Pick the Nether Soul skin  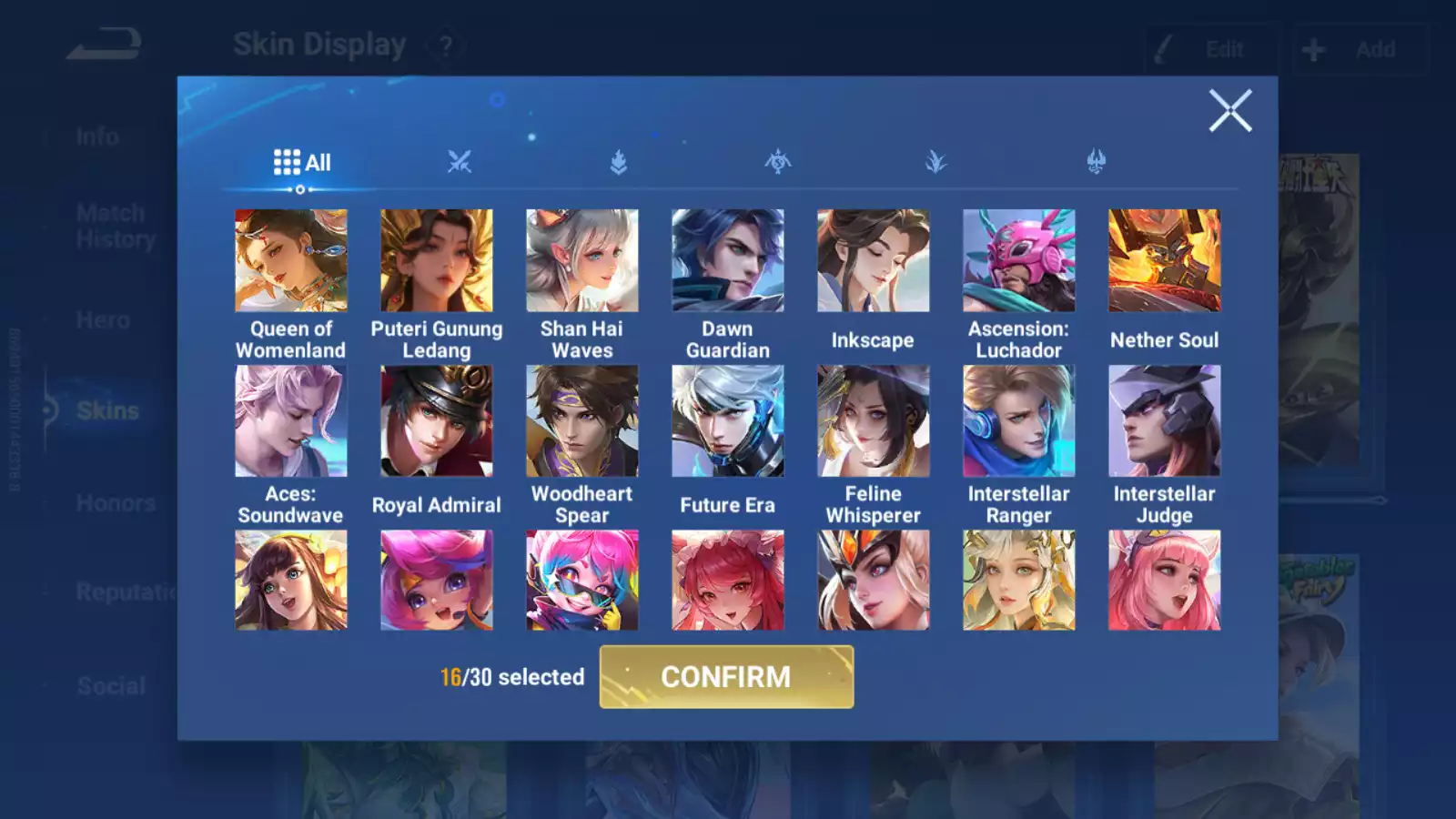click(1165, 261)
